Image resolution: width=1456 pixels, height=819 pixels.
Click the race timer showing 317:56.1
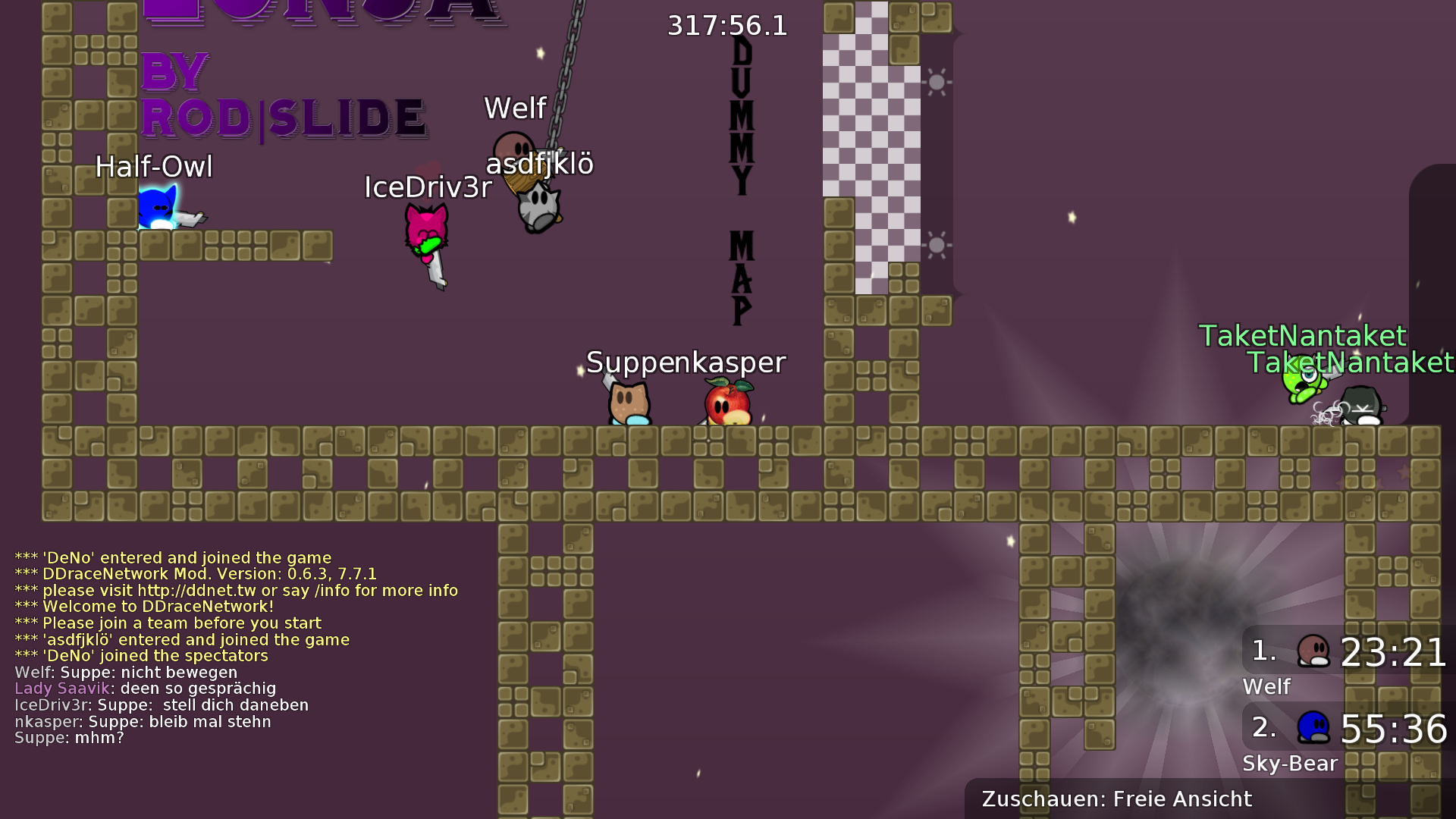[726, 25]
